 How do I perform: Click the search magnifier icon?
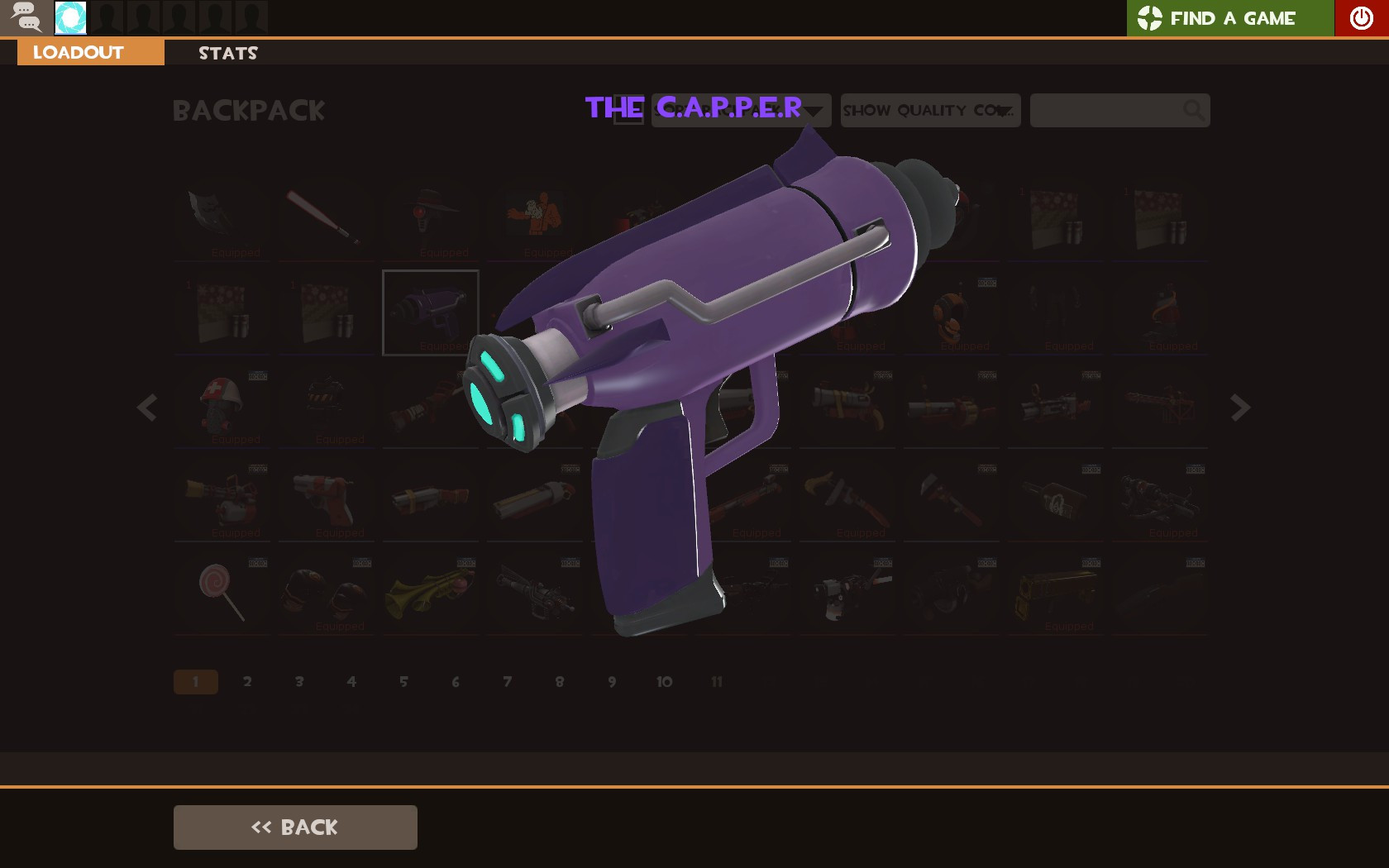1193,110
